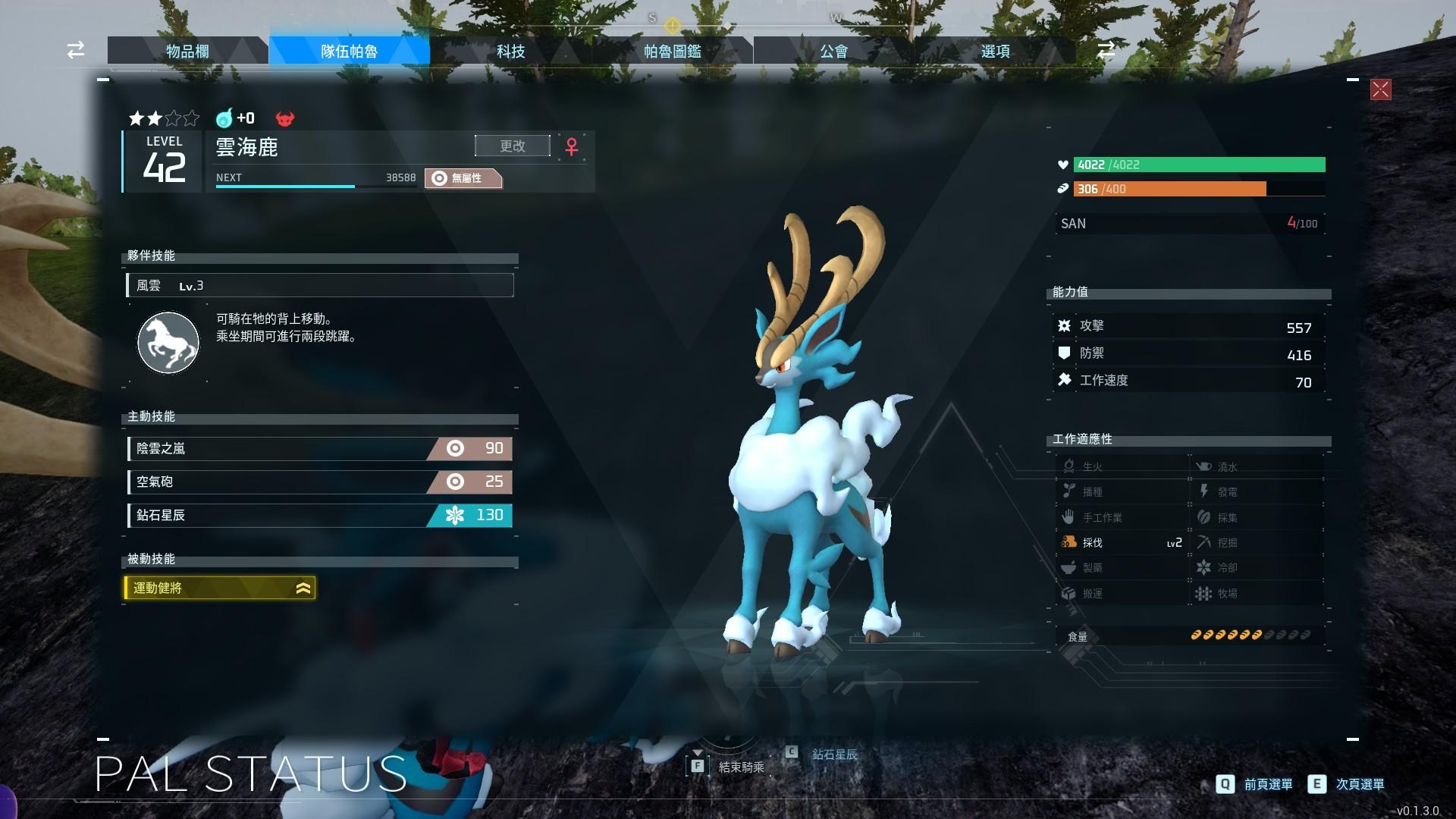
Task: Close the Pal status panel
Action: click(1380, 90)
